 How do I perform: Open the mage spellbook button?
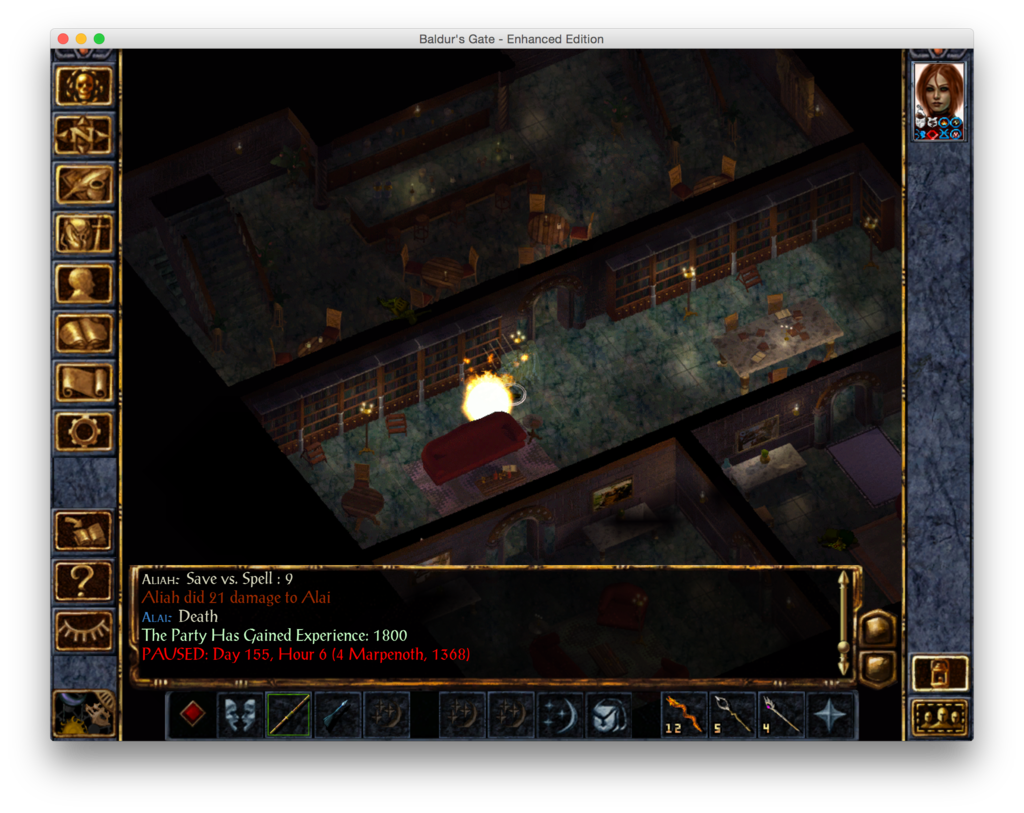pyautogui.click(x=84, y=332)
